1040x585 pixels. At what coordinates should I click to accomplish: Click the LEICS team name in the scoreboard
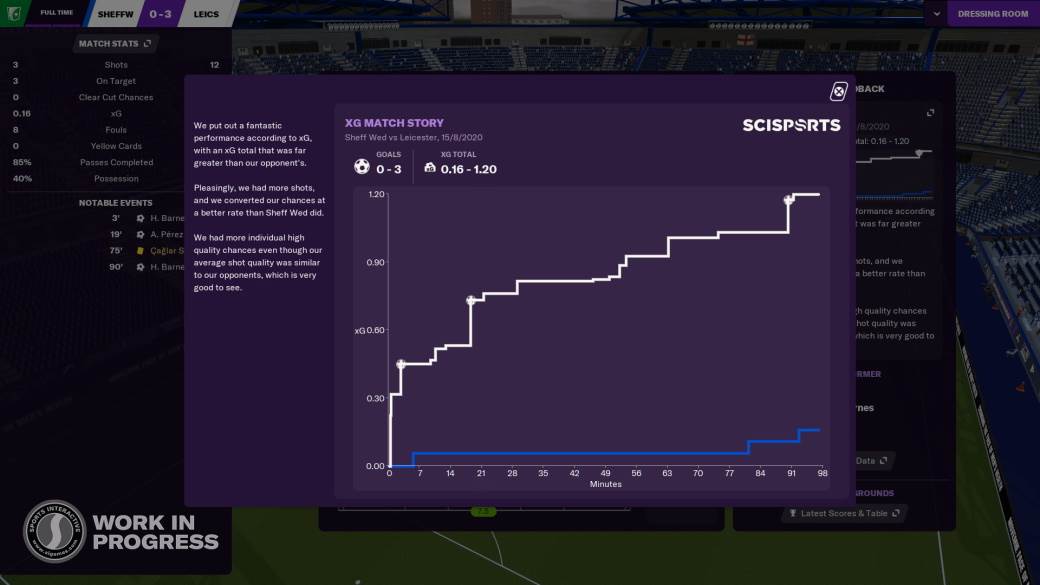(x=208, y=14)
